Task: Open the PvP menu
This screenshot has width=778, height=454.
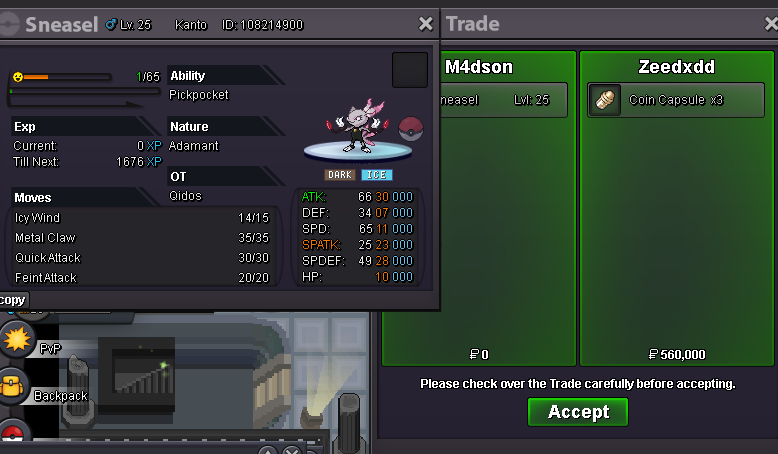Action: coord(16,342)
